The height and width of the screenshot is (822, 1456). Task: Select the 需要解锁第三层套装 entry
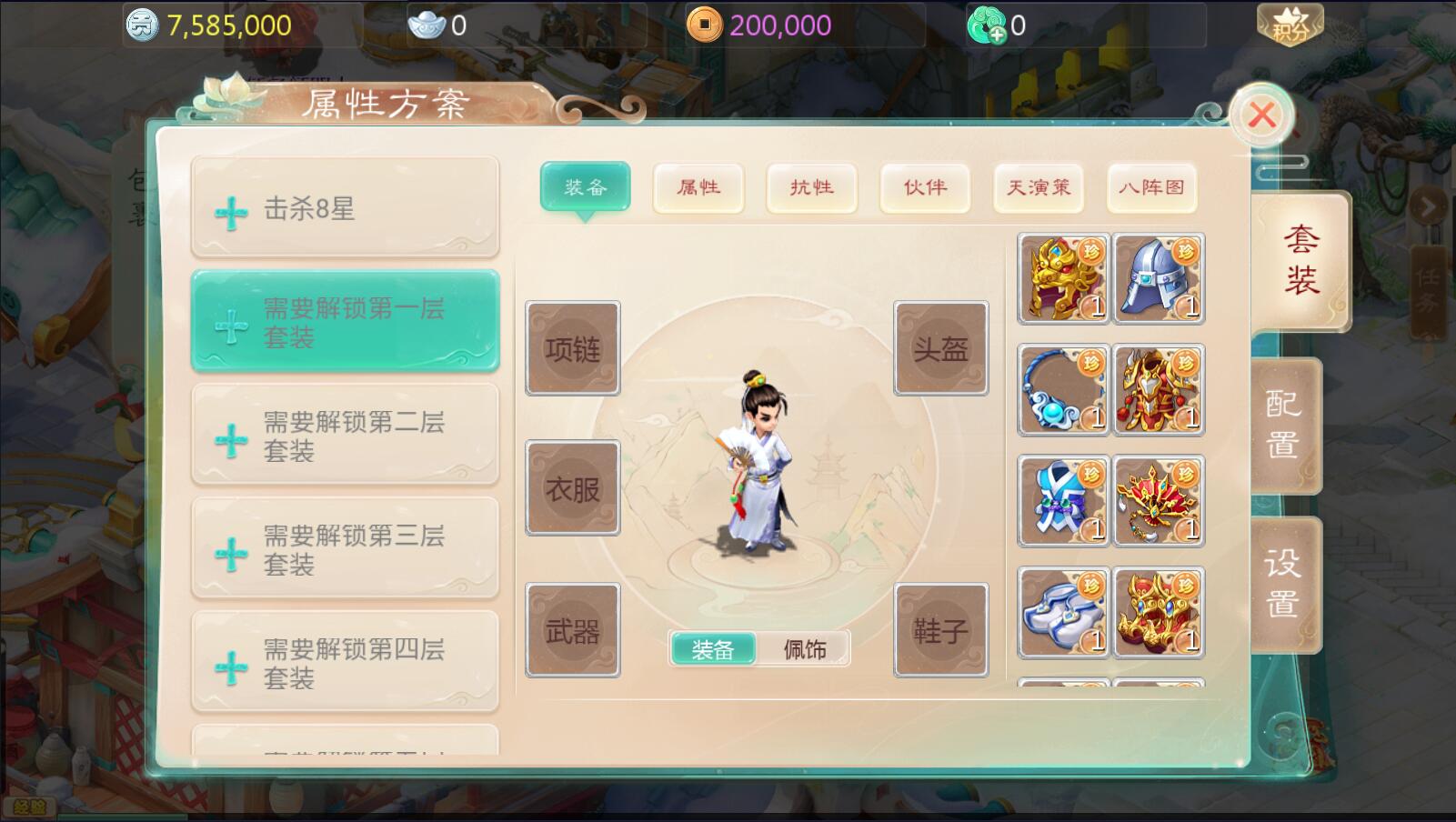pos(345,549)
